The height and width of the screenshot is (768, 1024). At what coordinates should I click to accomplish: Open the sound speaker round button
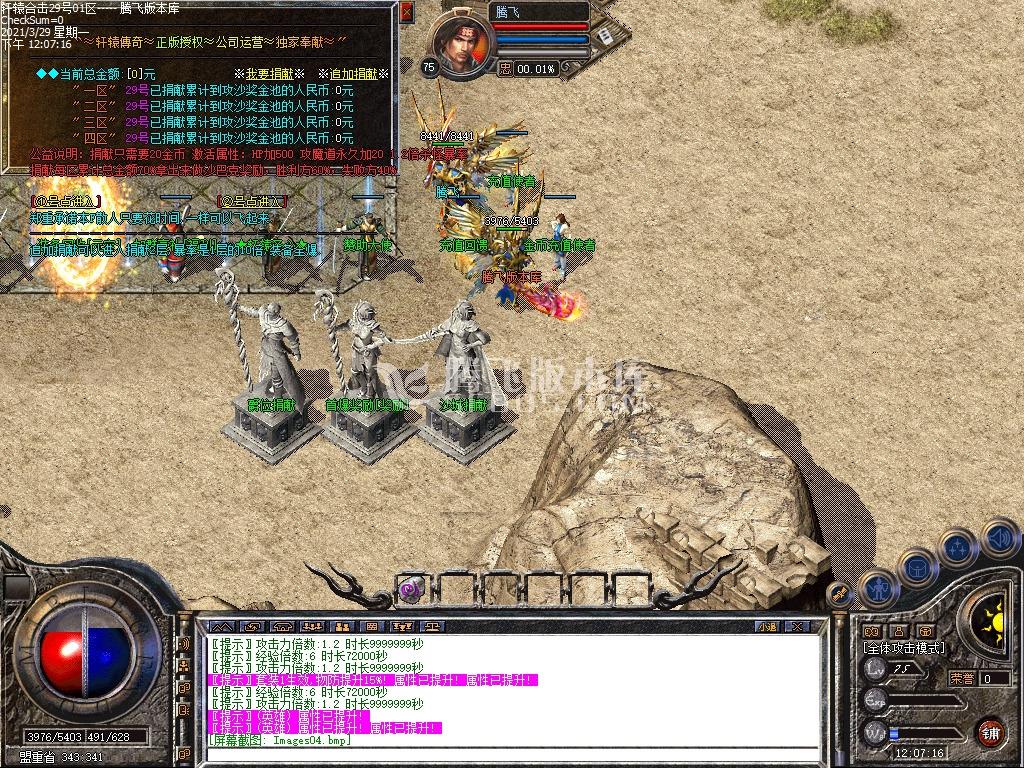[998, 537]
